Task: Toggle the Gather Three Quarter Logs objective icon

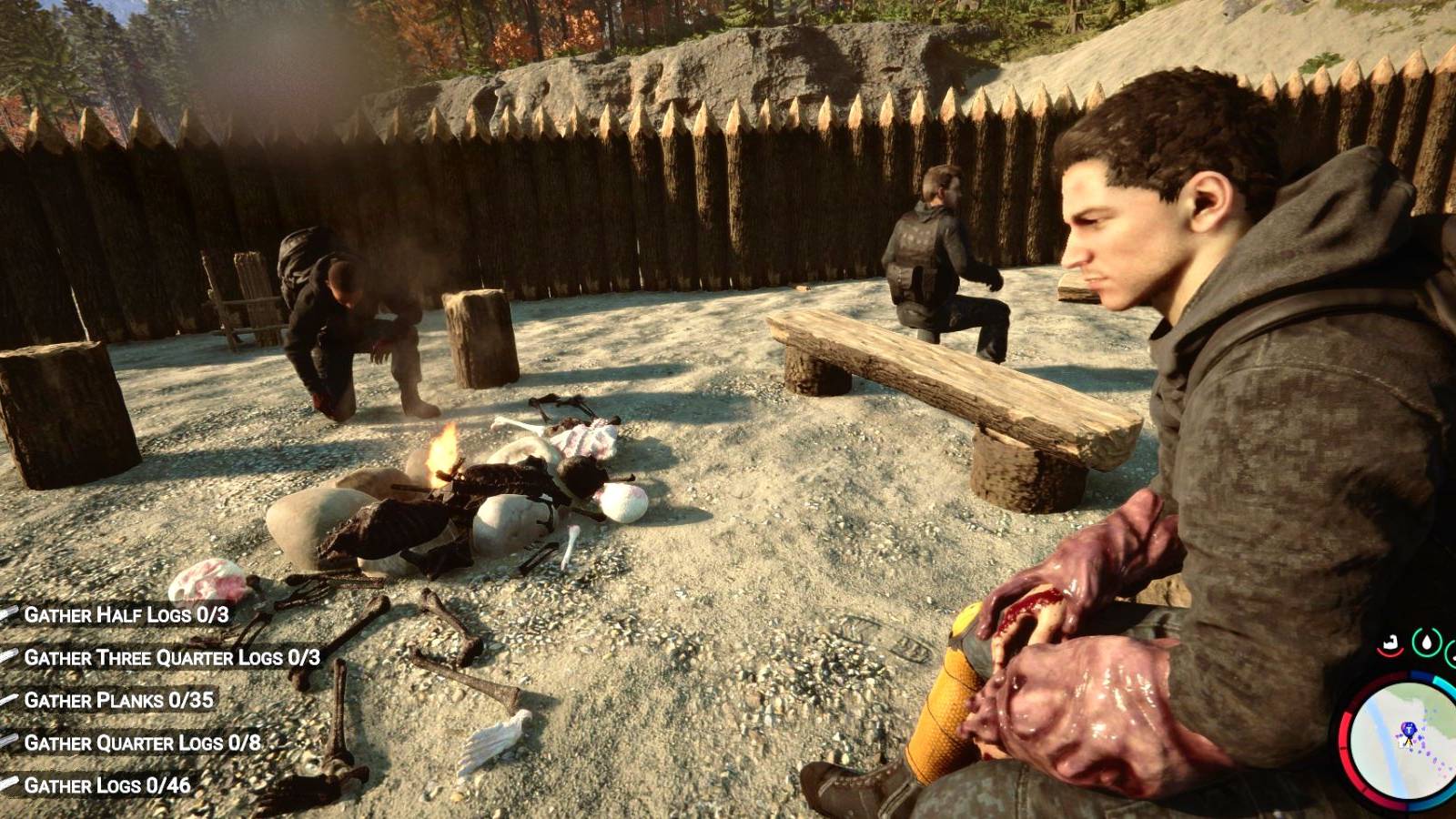Action: (7, 656)
